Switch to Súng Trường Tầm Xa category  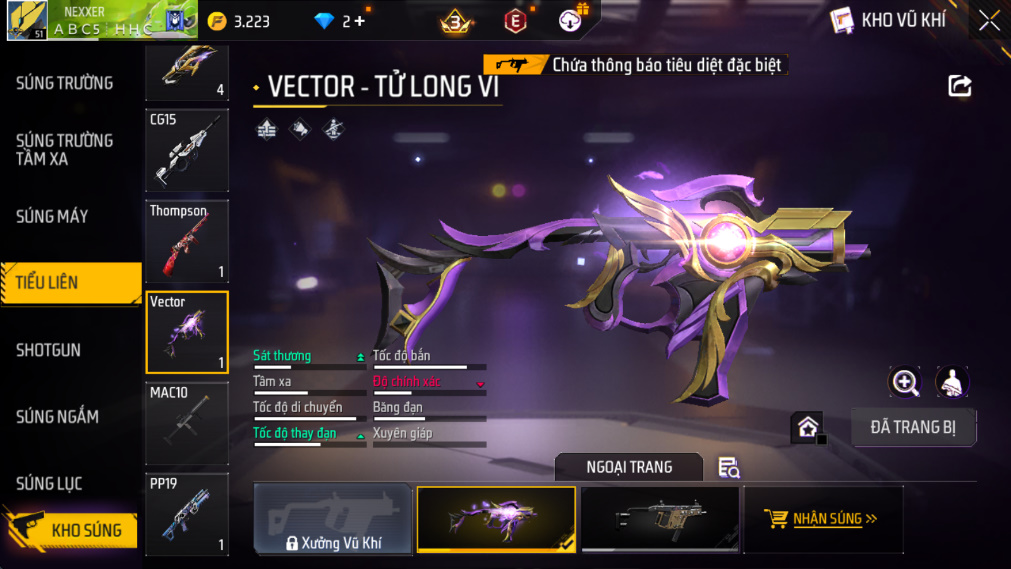65,150
